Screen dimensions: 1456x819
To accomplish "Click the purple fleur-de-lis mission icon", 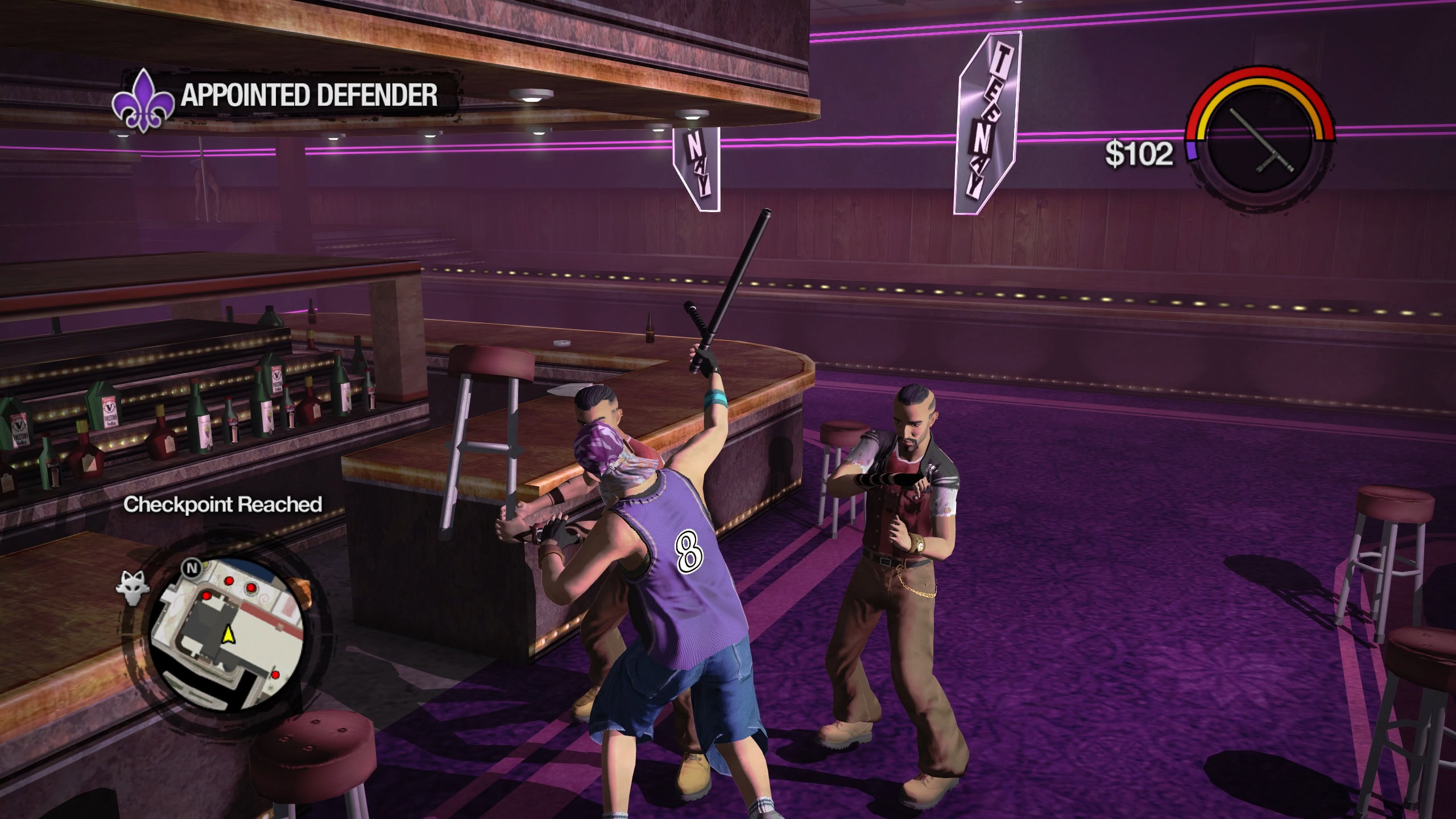I will tap(143, 100).
